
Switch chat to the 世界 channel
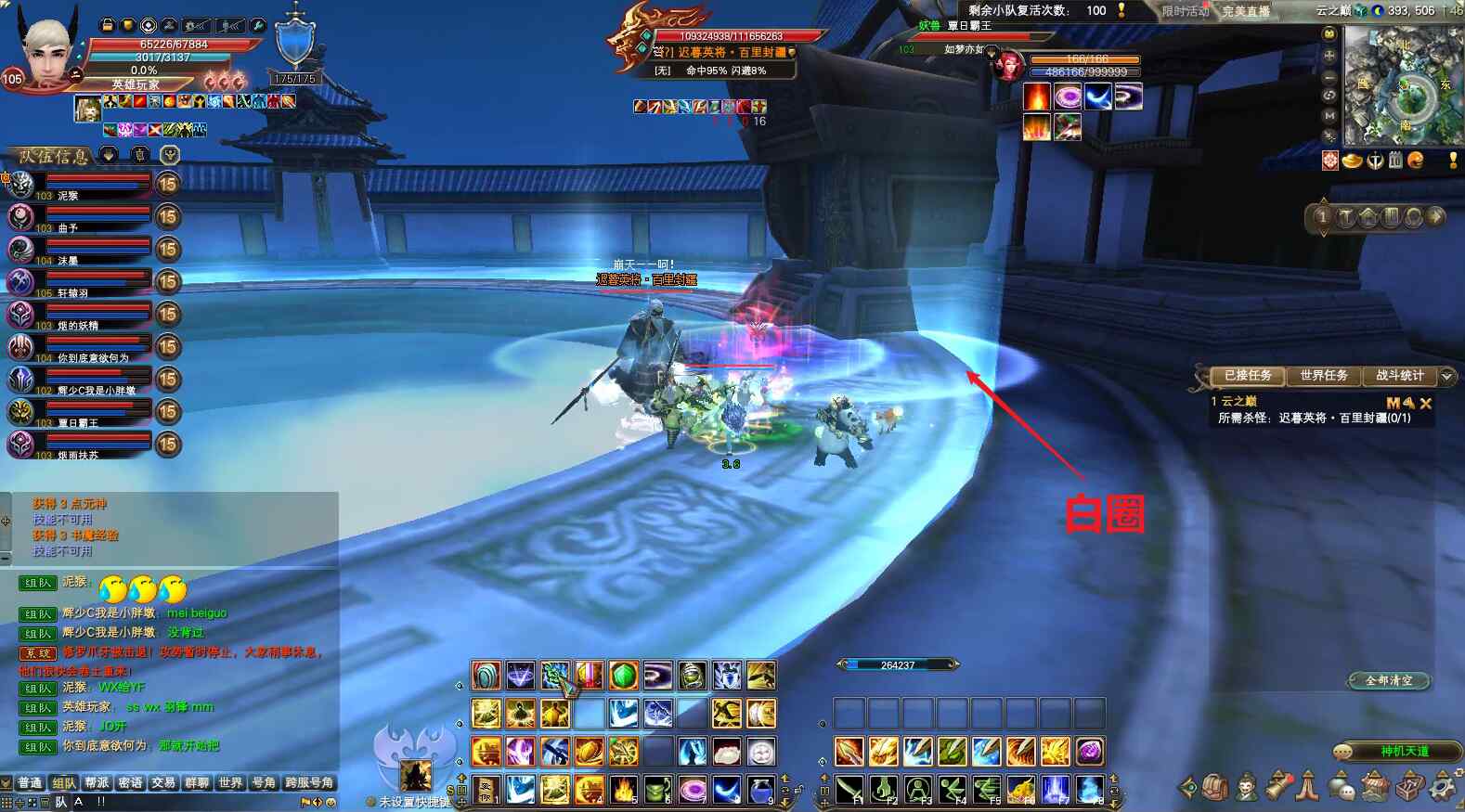[x=230, y=783]
